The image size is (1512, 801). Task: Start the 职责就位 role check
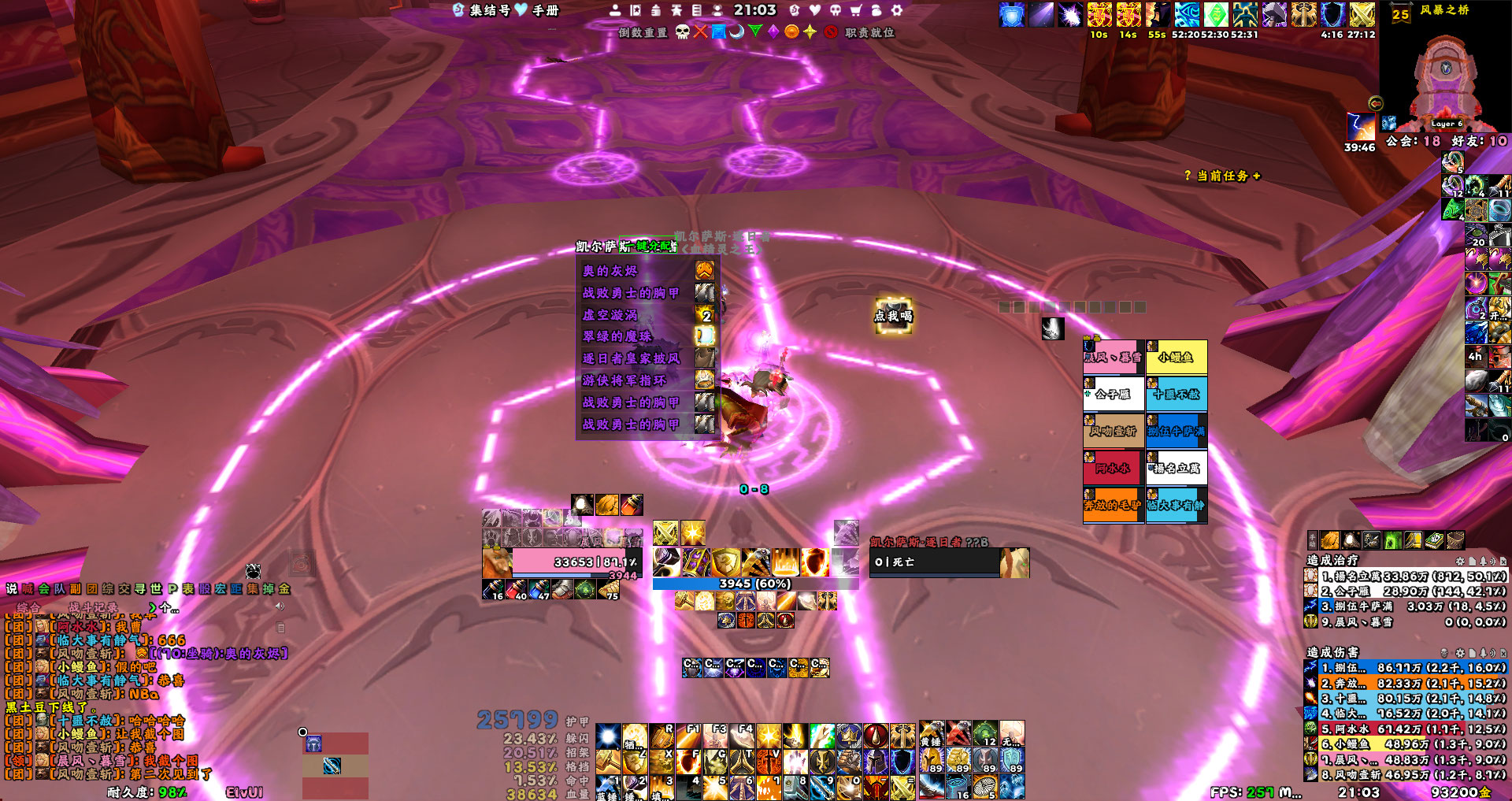click(869, 32)
